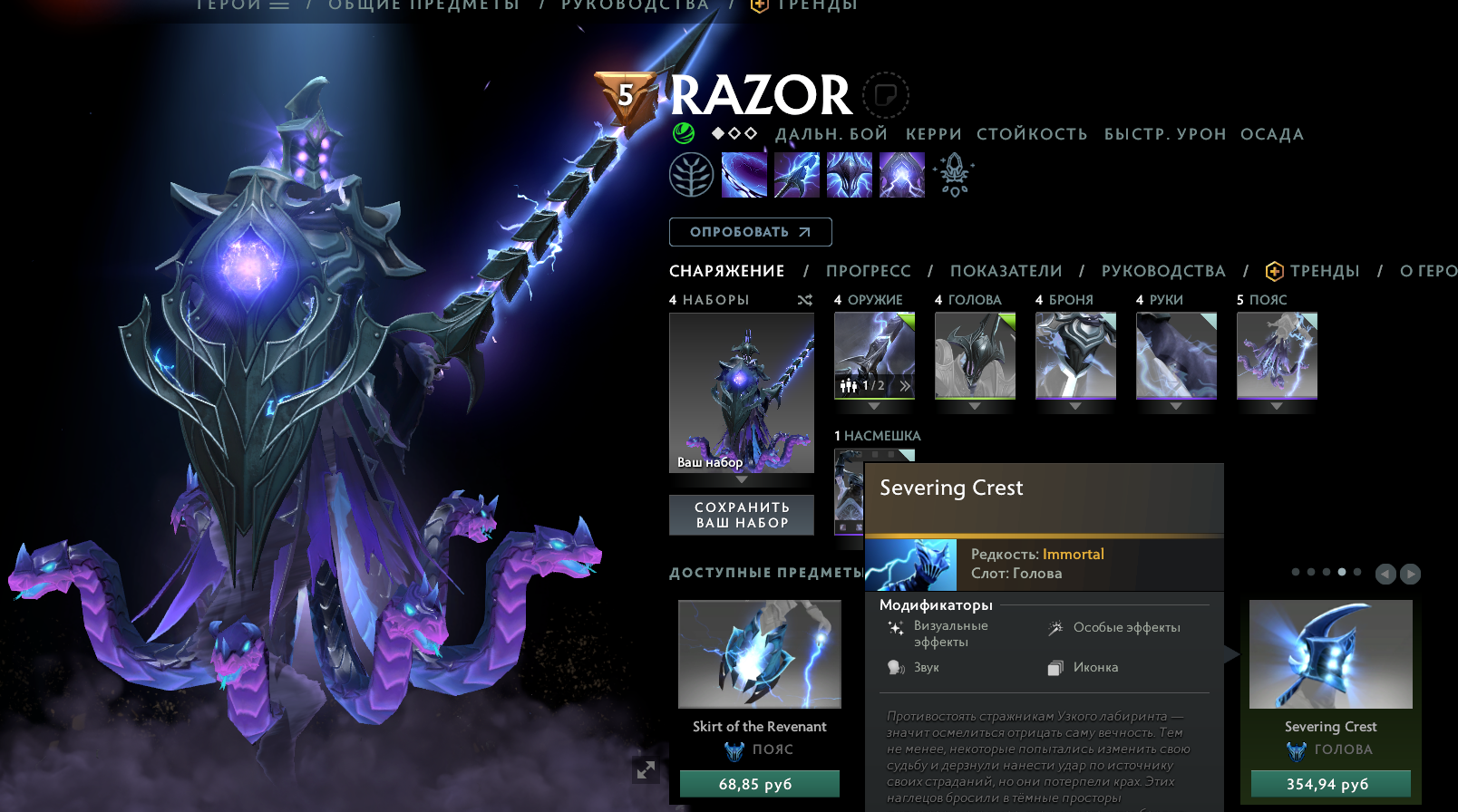The image size is (1458, 812).
Task: Open the Skirt of the Revenant thumbnail
Action: tap(759, 653)
